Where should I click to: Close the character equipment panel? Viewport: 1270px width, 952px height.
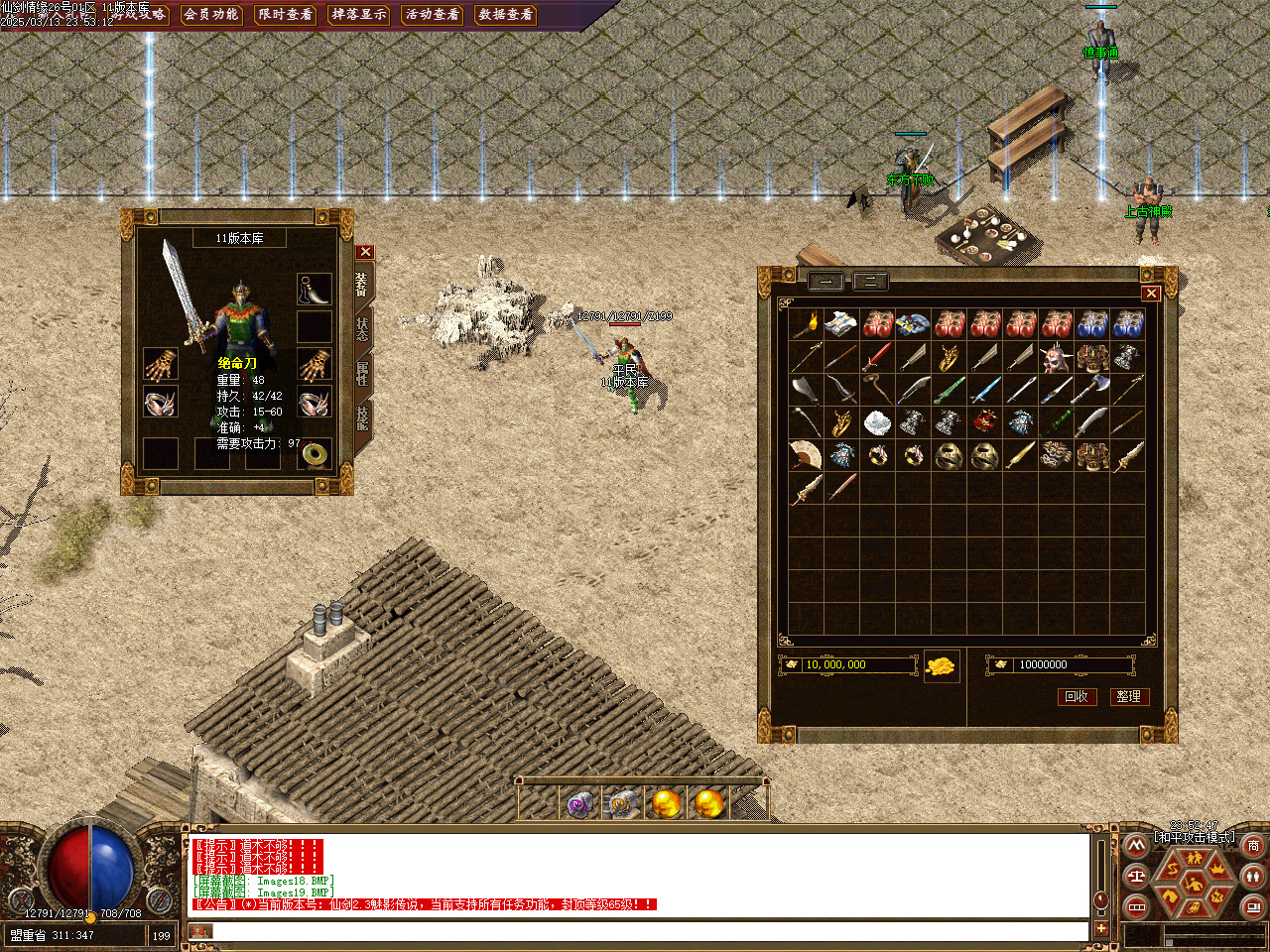point(365,252)
